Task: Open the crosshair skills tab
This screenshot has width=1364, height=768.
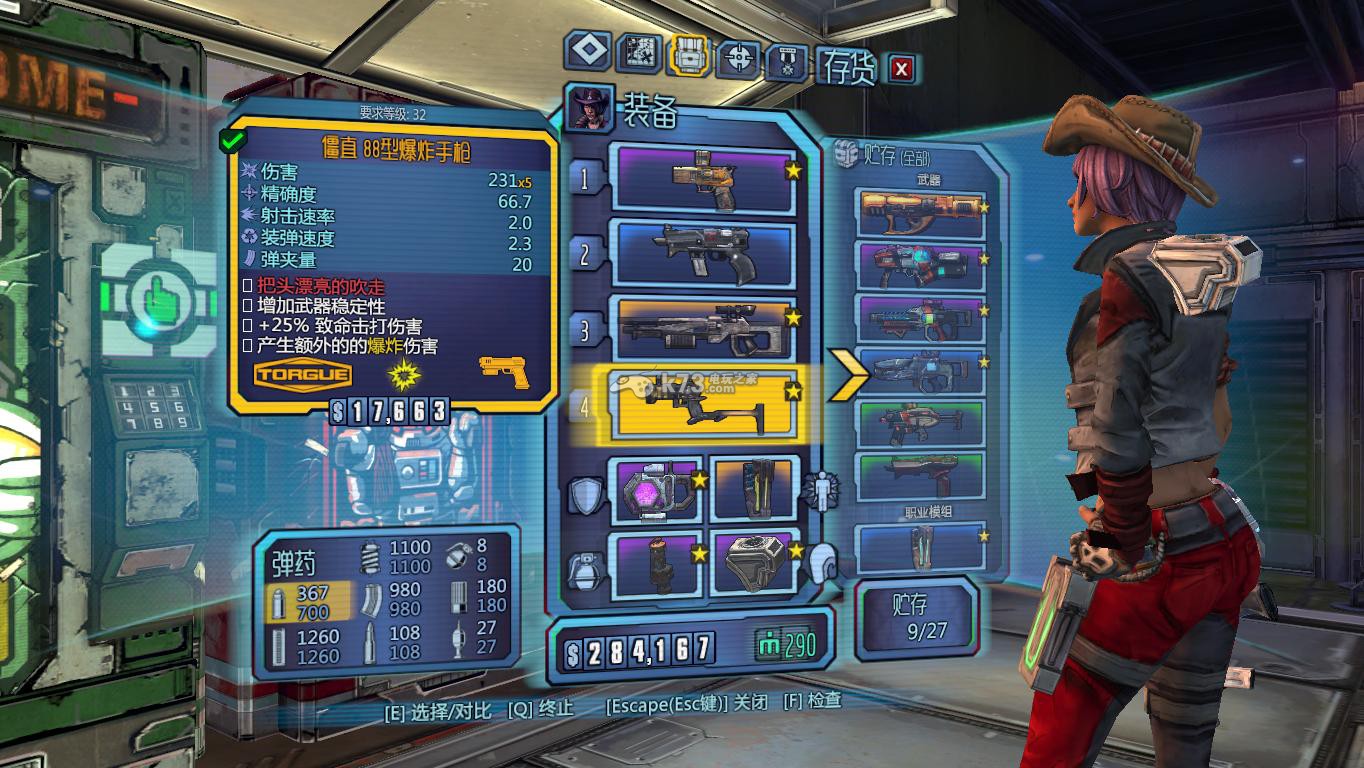Action: click(740, 59)
